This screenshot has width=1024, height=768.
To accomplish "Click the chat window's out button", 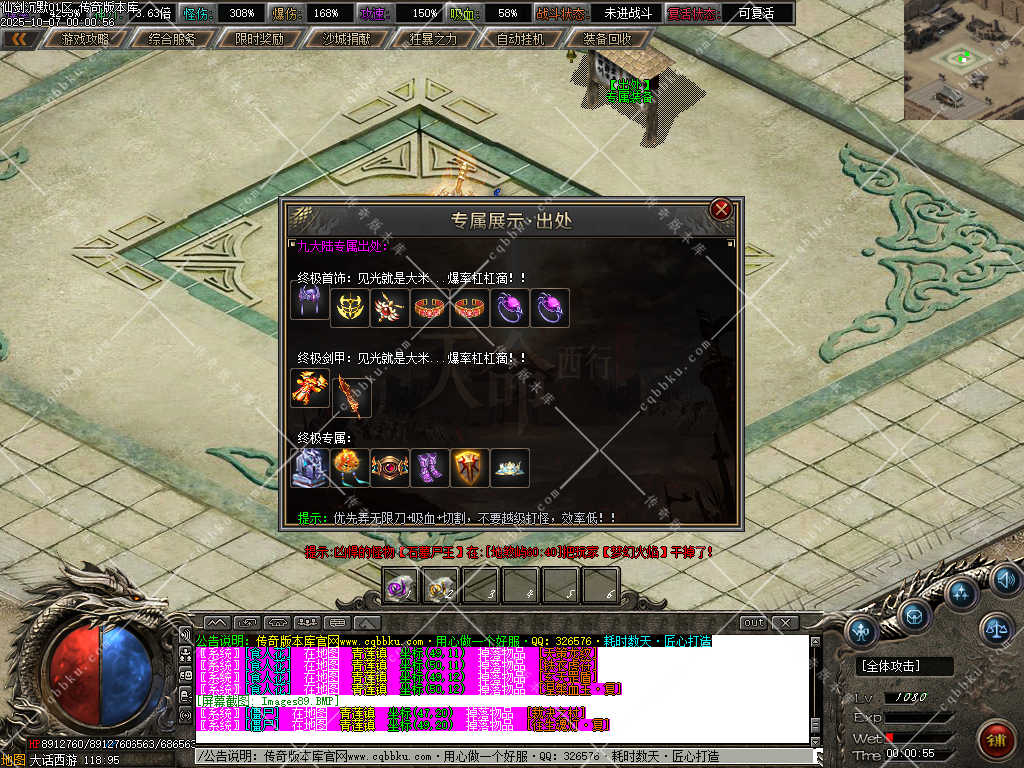I will 753,623.
